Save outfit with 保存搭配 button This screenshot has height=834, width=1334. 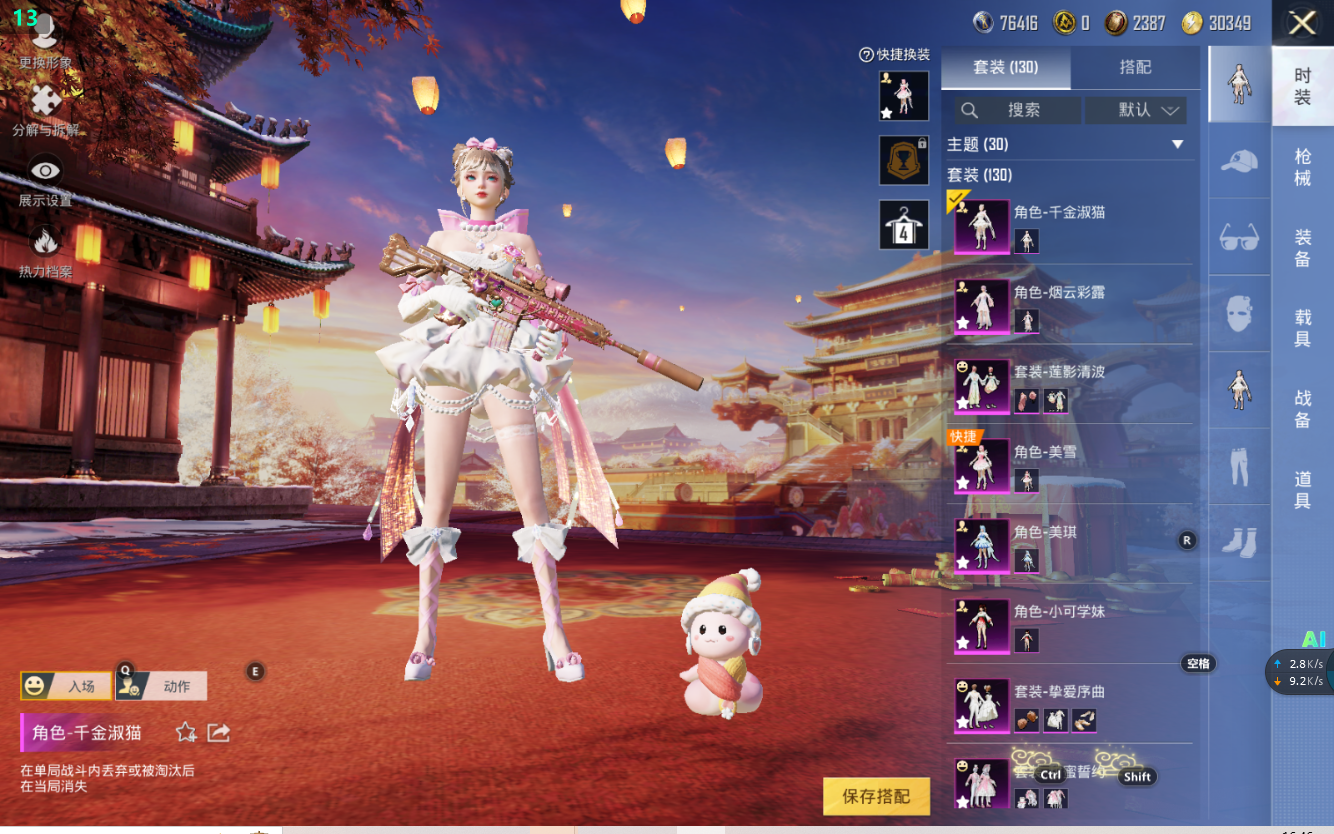coord(876,796)
